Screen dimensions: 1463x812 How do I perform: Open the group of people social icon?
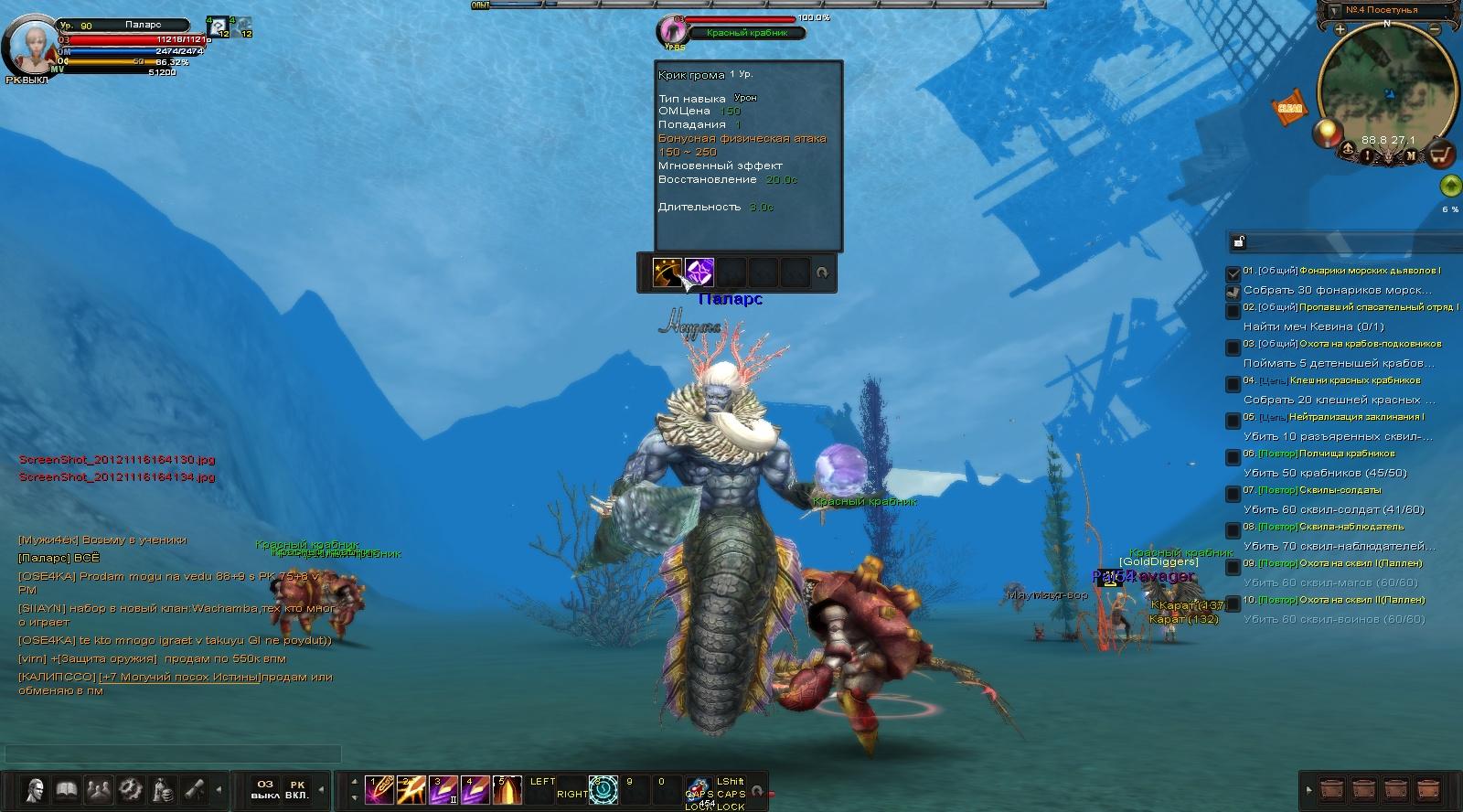point(98,789)
